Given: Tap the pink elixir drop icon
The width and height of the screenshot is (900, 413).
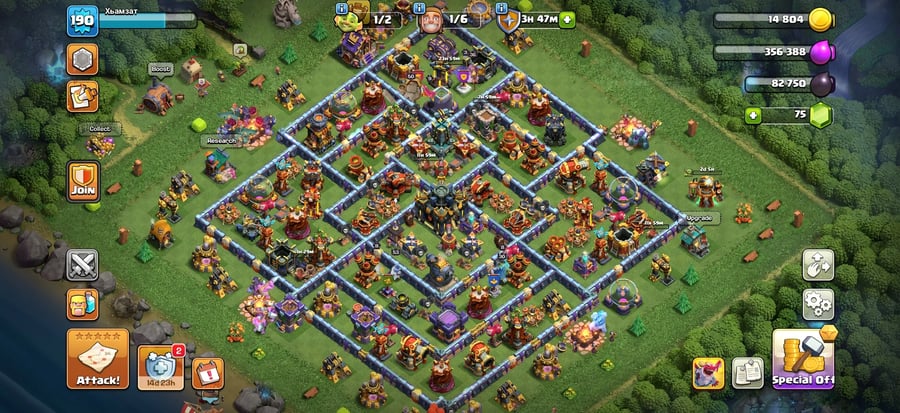Looking at the screenshot, I should (821, 51).
